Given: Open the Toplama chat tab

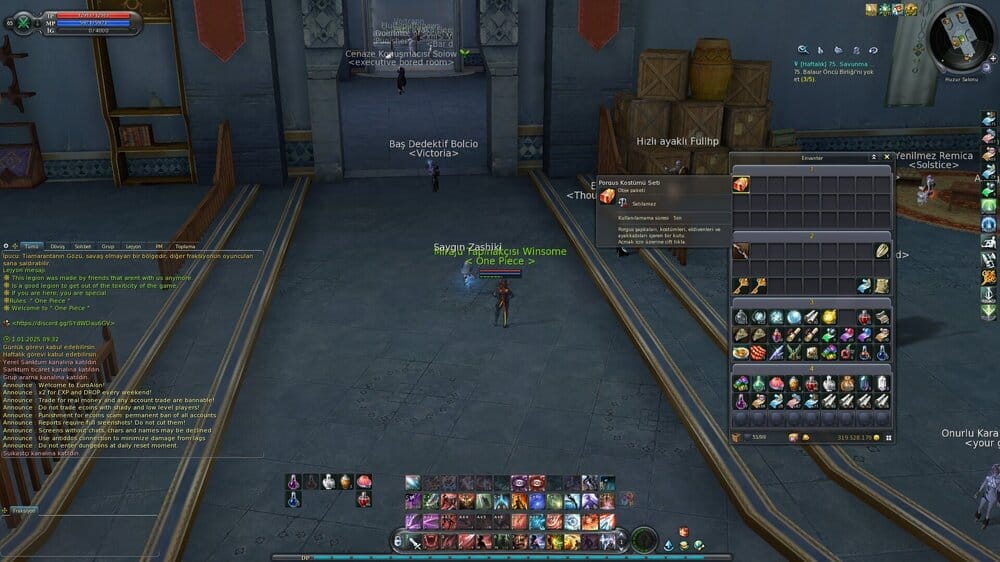Looking at the screenshot, I should 185,245.
